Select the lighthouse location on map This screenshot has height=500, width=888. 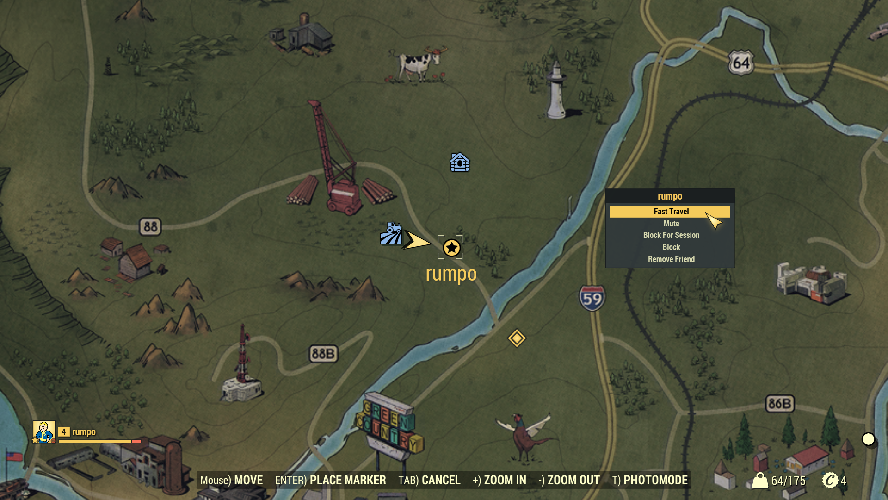556,91
